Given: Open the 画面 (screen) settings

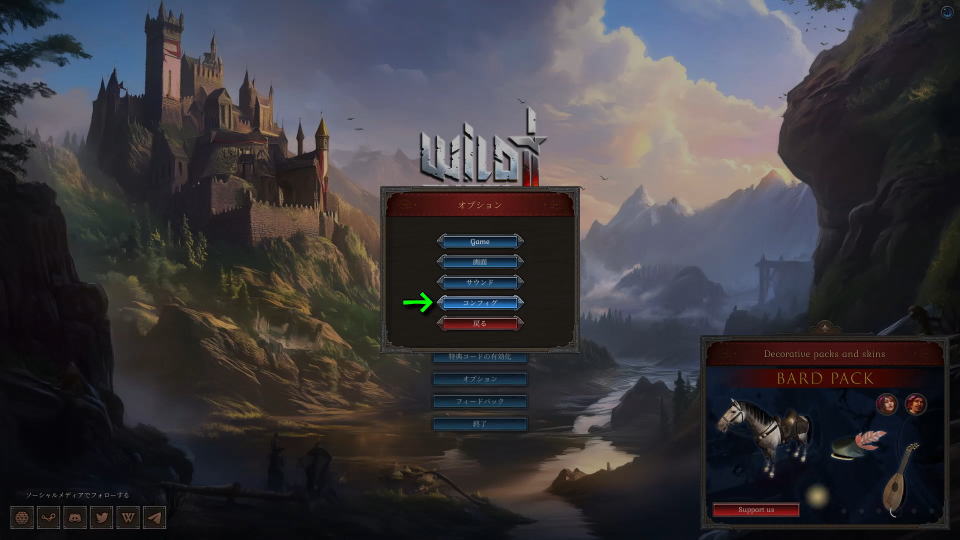Looking at the screenshot, I should [x=479, y=261].
